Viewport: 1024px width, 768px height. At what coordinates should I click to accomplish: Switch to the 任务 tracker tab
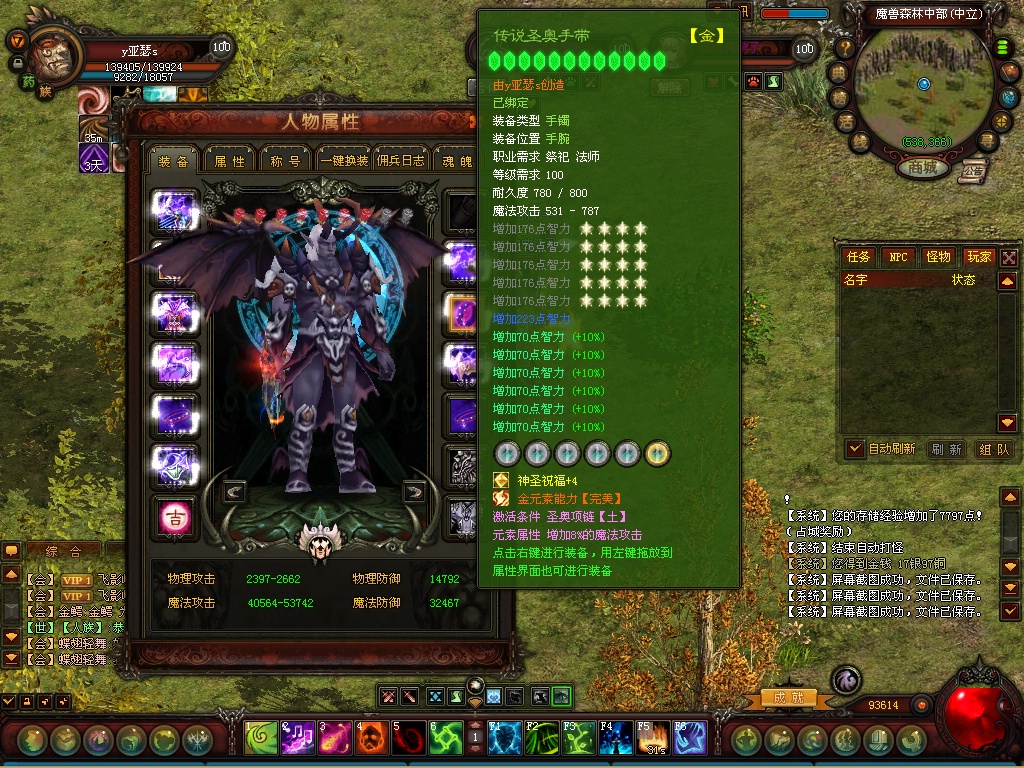[x=859, y=257]
